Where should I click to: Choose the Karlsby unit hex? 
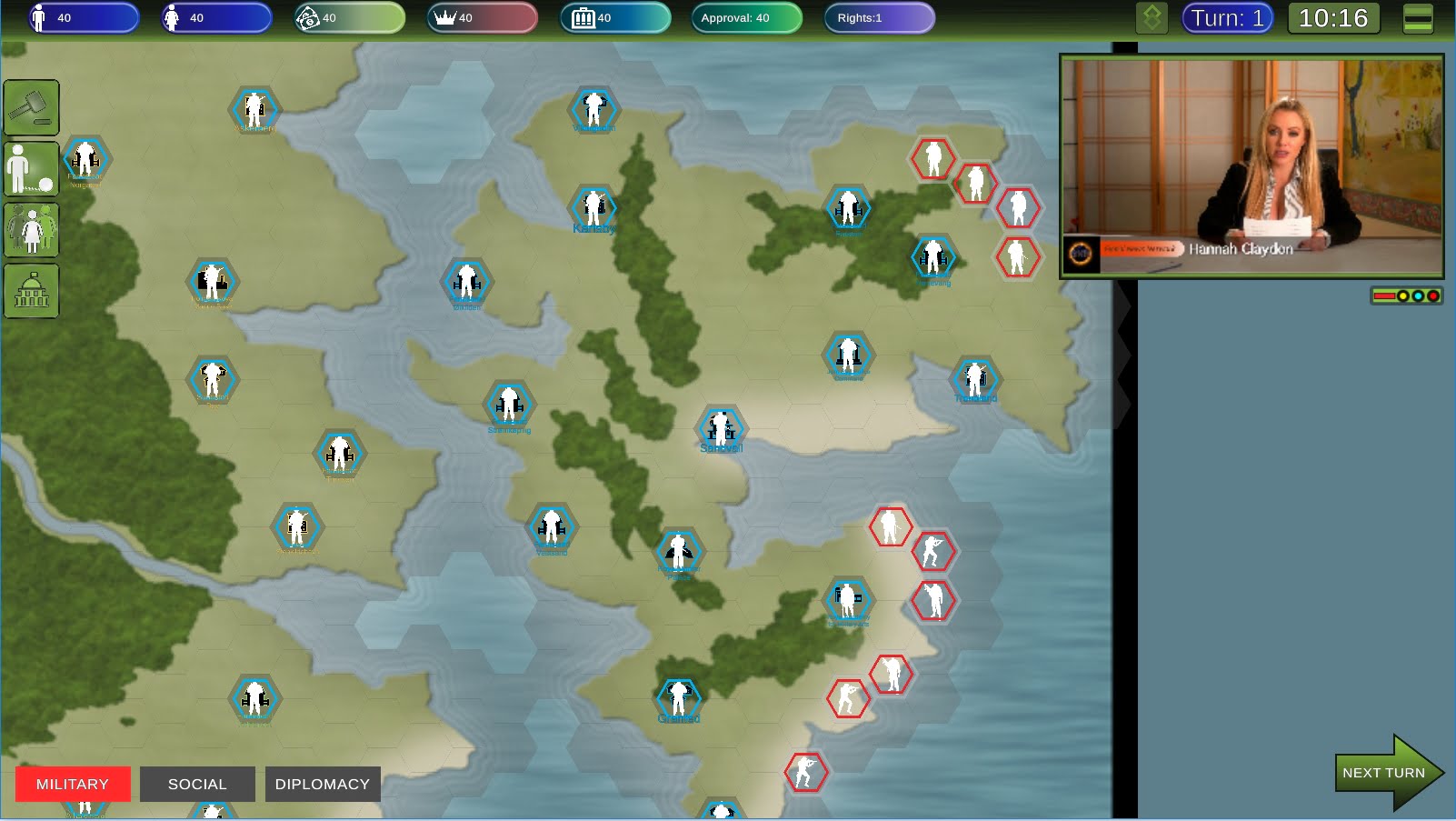pyautogui.click(x=593, y=208)
